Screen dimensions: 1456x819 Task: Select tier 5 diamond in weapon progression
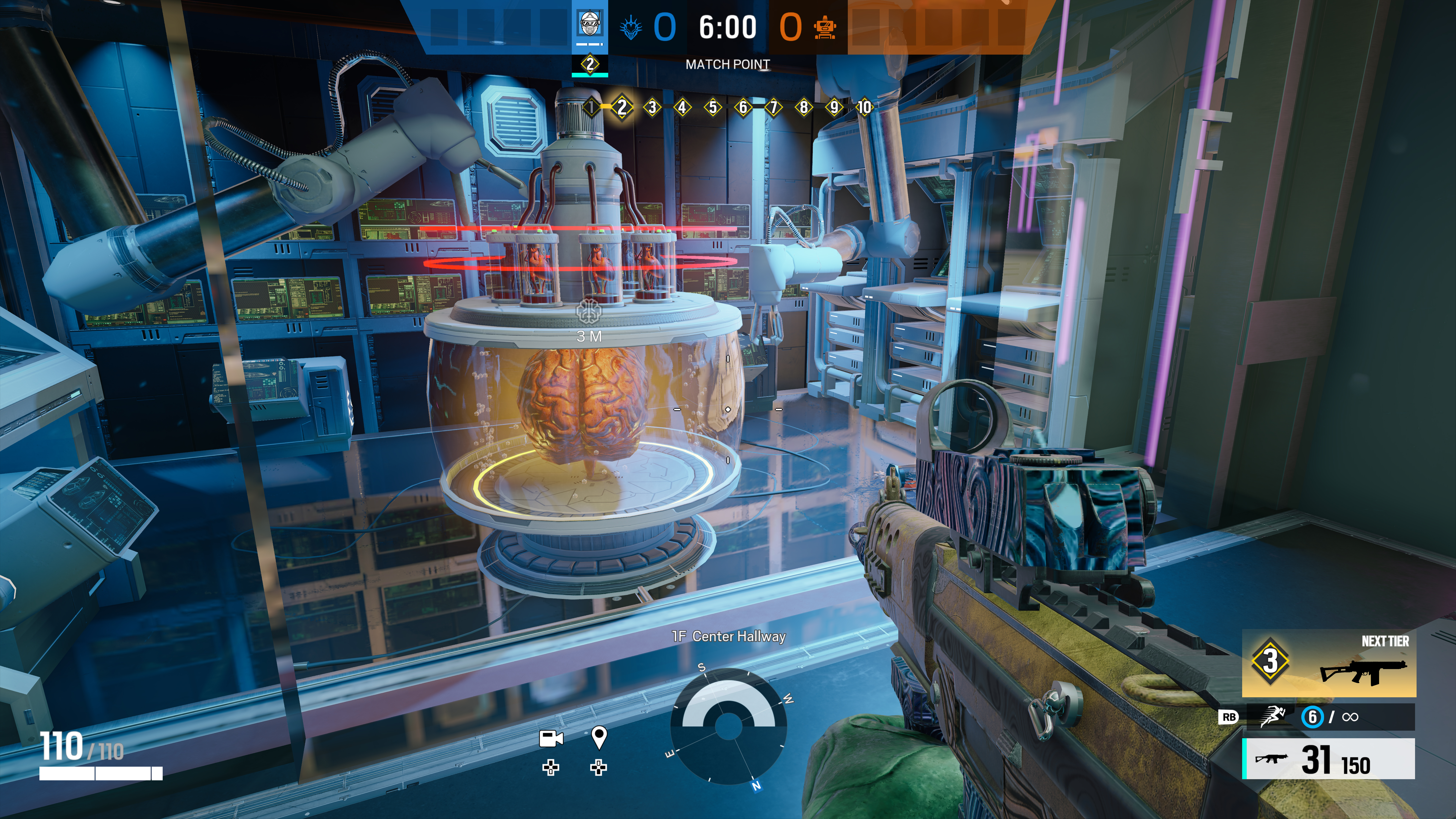[713, 107]
